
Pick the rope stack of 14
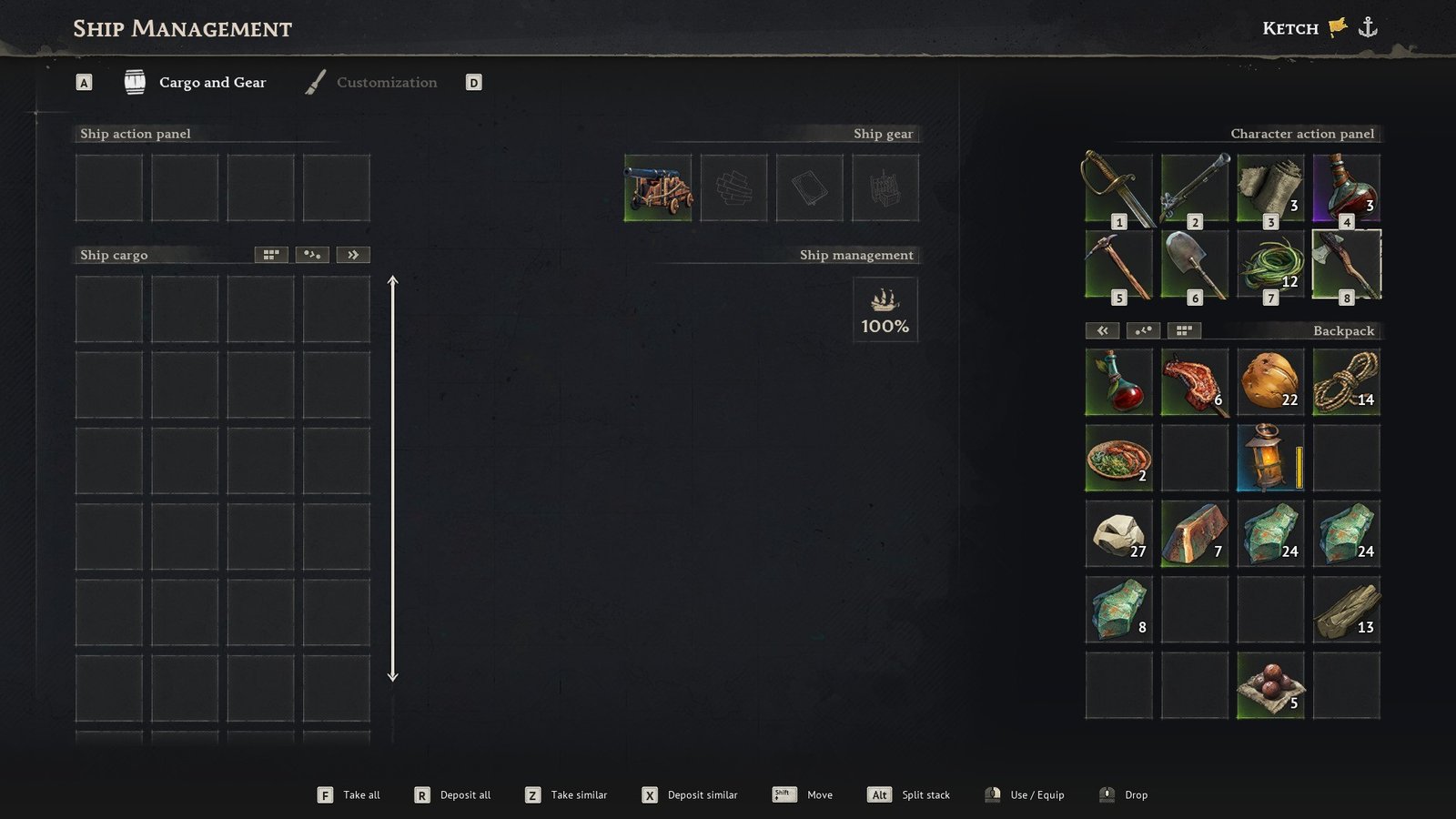point(1346,382)
